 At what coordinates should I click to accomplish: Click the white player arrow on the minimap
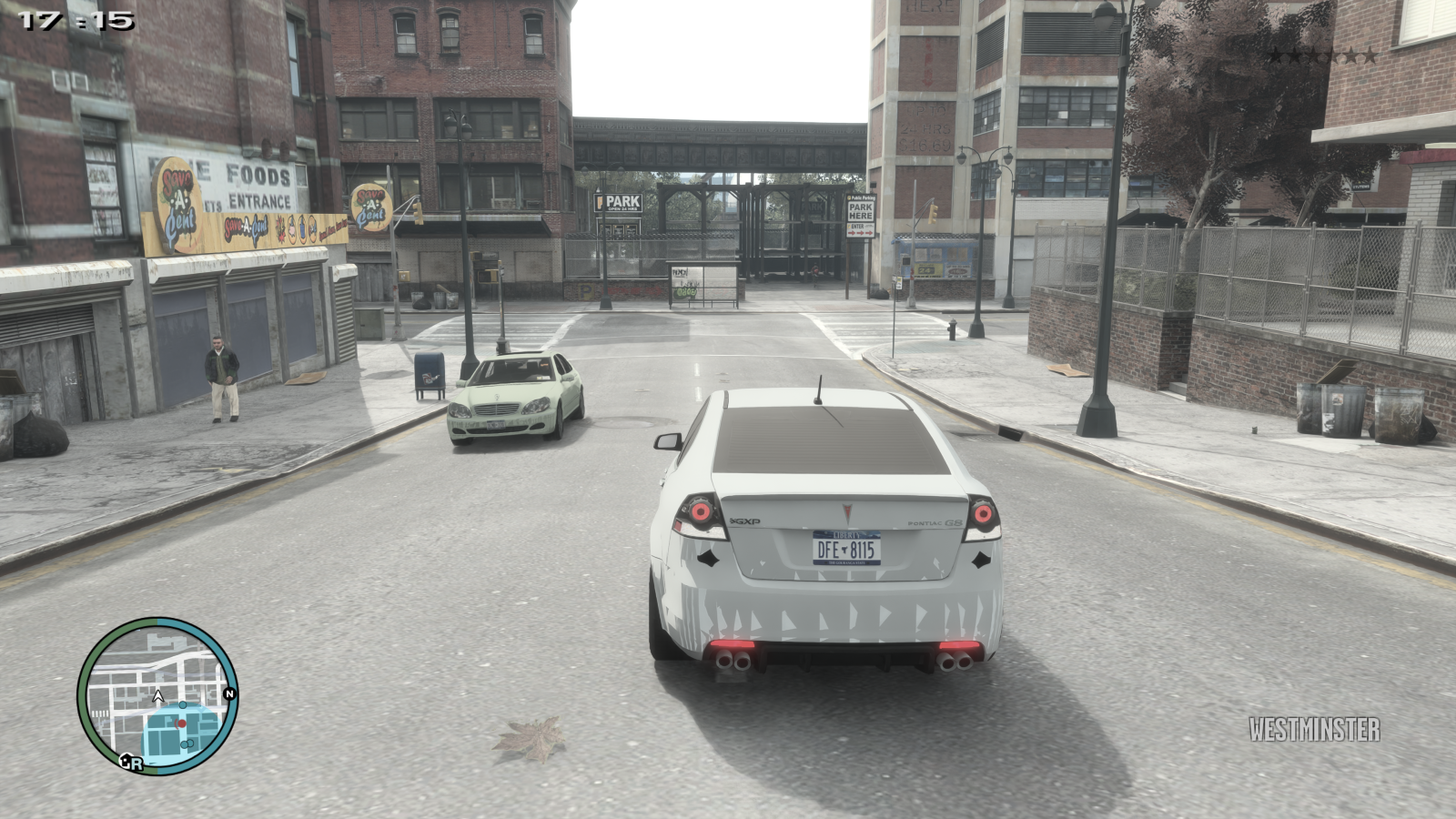point(158,697)
